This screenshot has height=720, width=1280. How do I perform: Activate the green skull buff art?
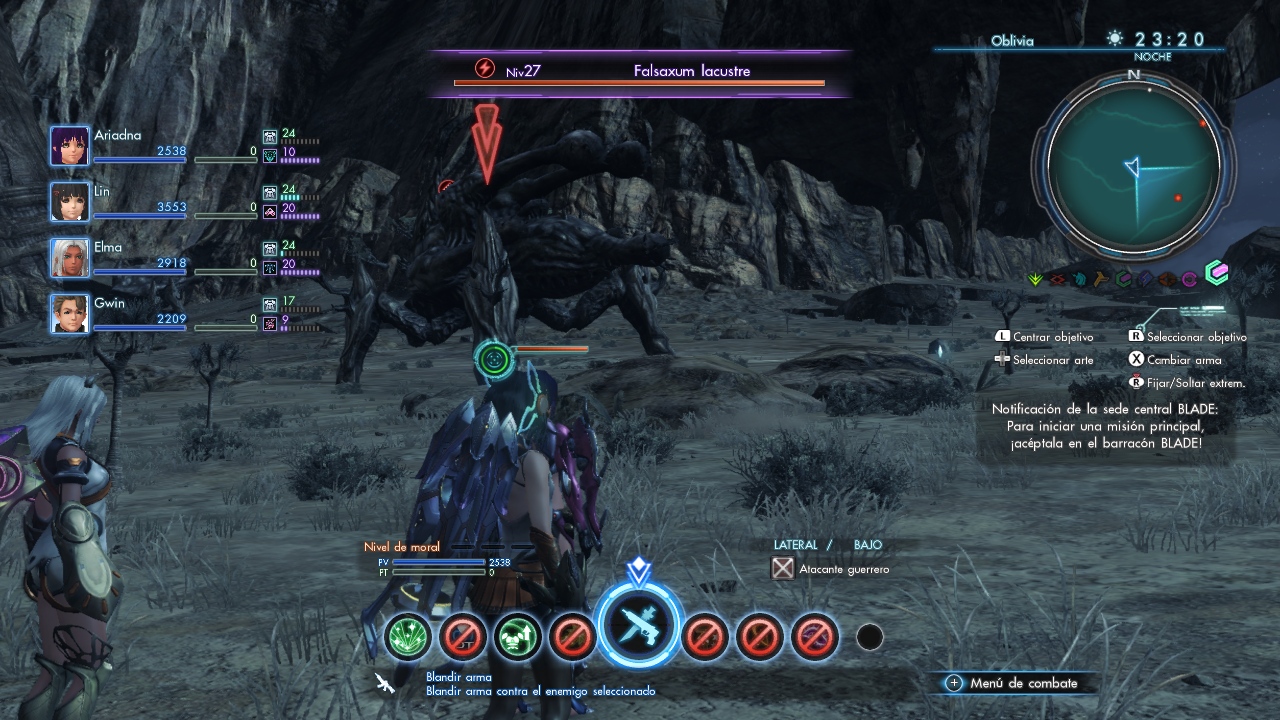coord(517,636)
